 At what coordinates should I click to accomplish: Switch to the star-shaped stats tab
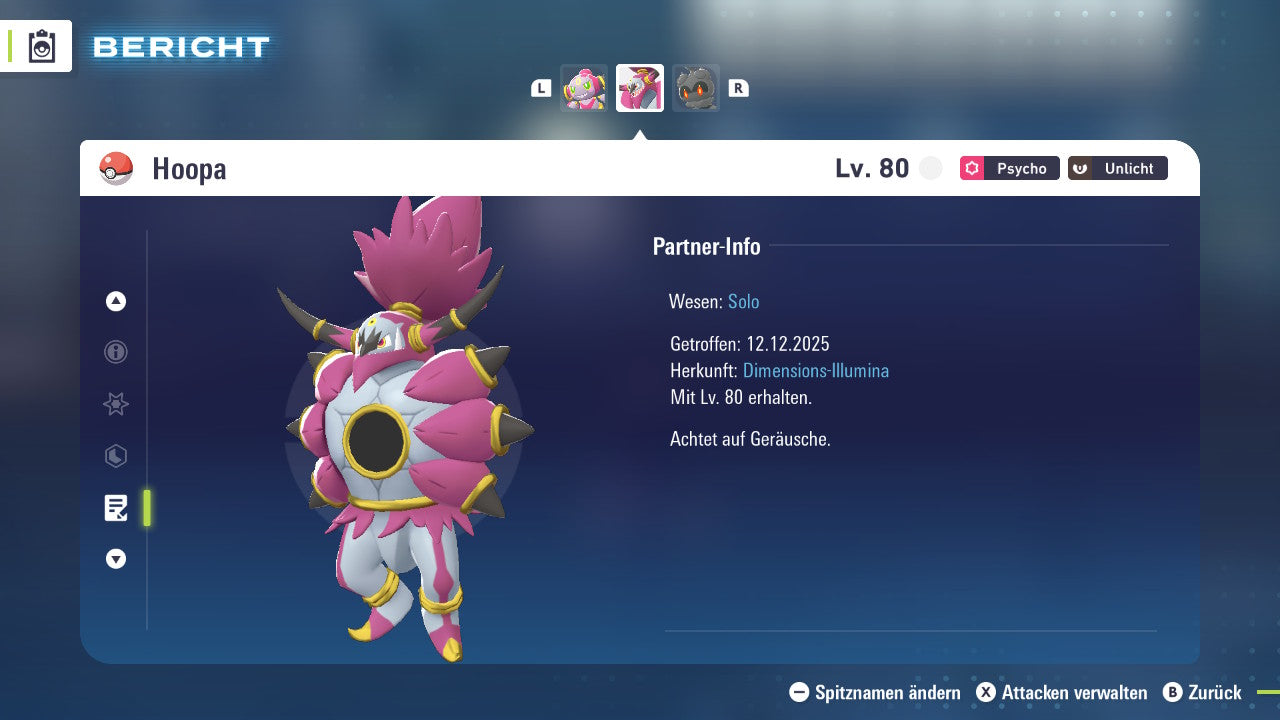(116, 404)
